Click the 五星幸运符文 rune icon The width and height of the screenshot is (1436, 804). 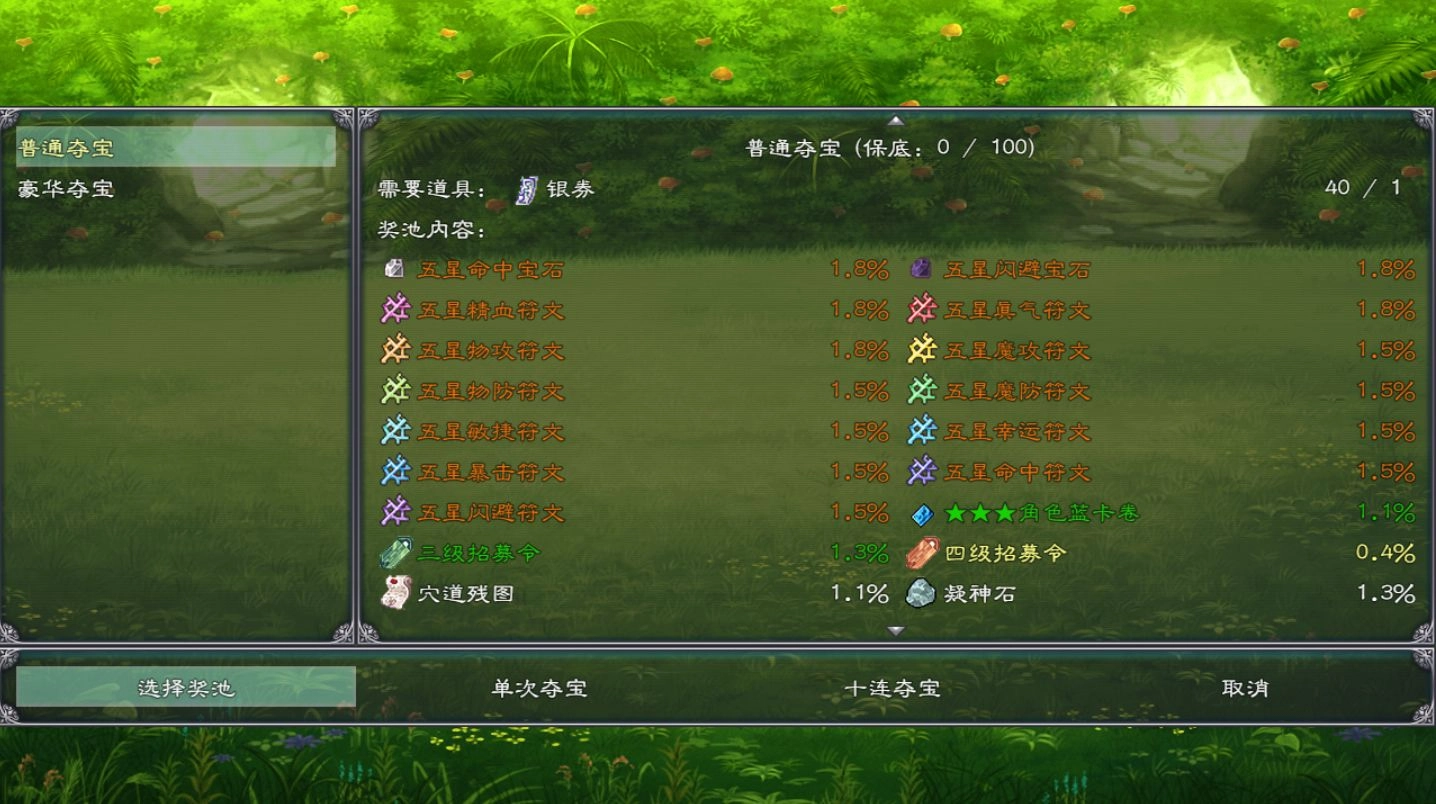(920, 431)
